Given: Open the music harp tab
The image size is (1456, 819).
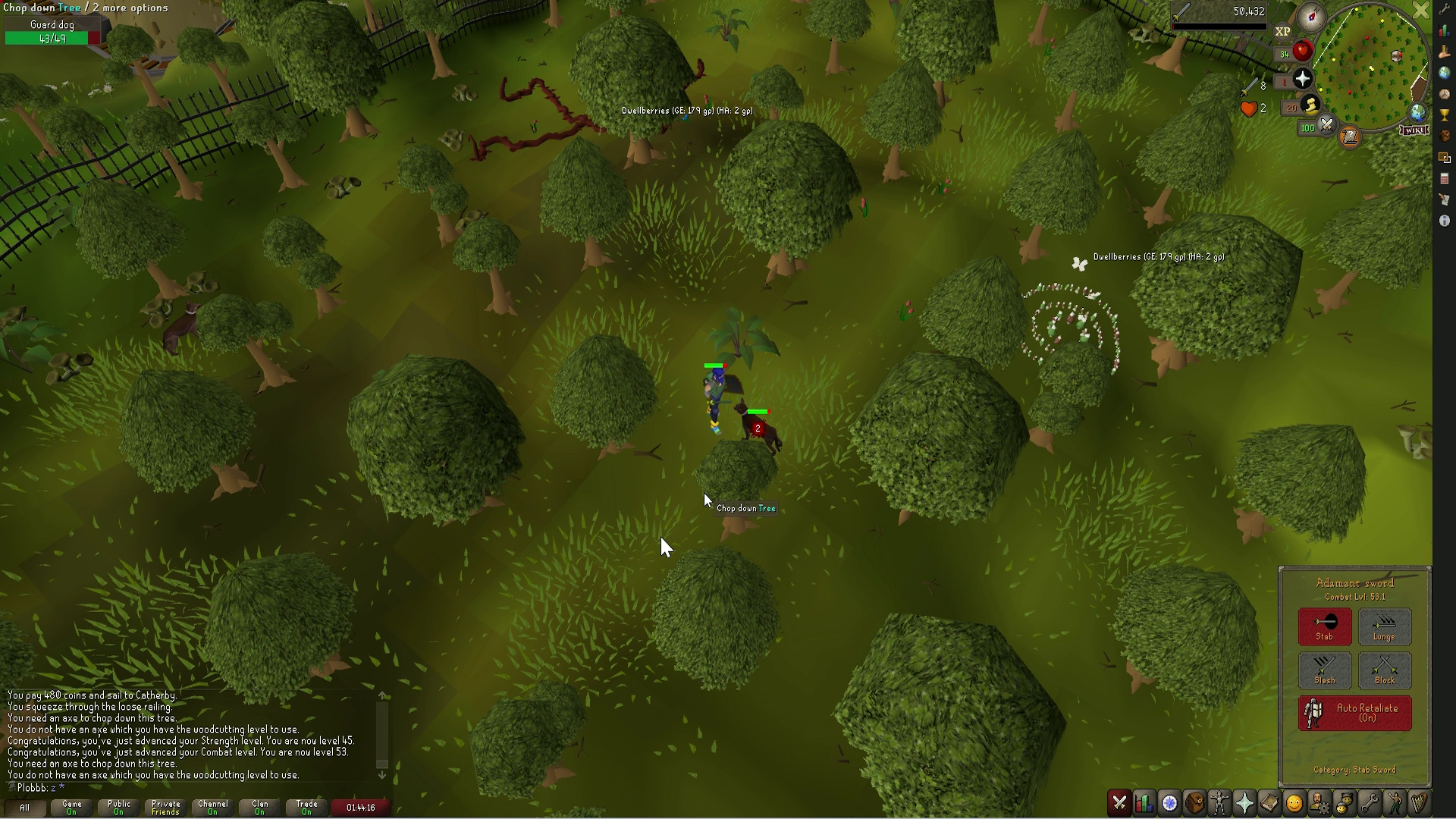Looking at the screenshot, I should point(1420,802).
